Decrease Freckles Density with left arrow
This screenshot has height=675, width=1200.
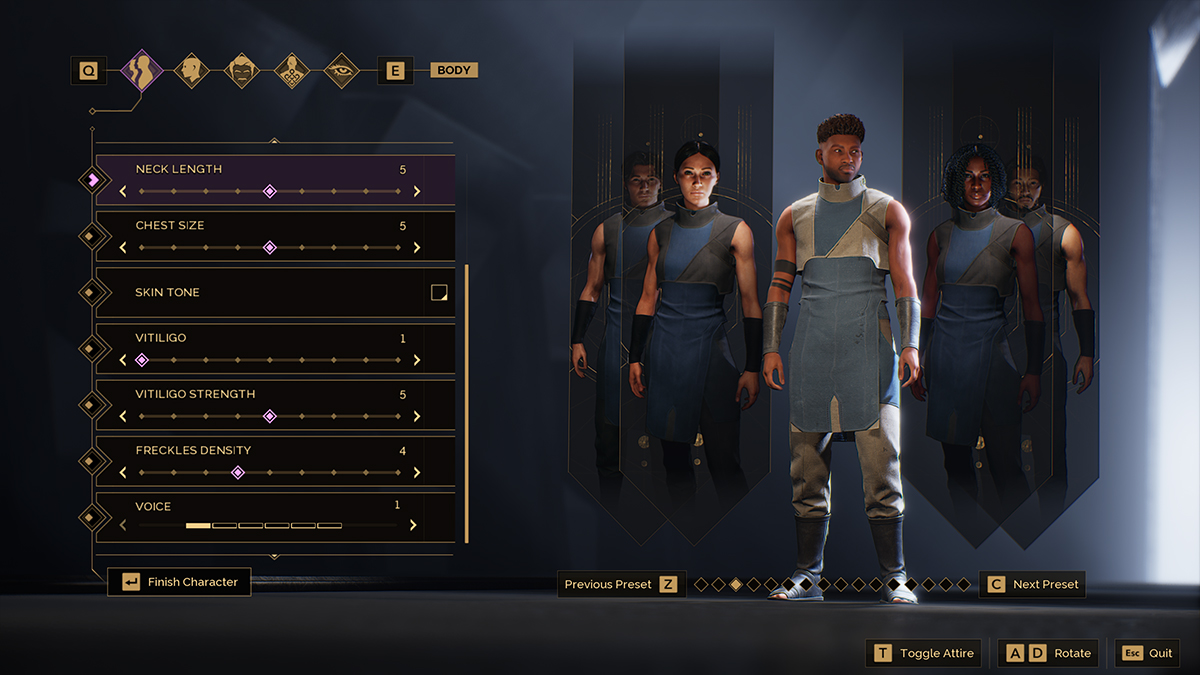pos(123,473)
